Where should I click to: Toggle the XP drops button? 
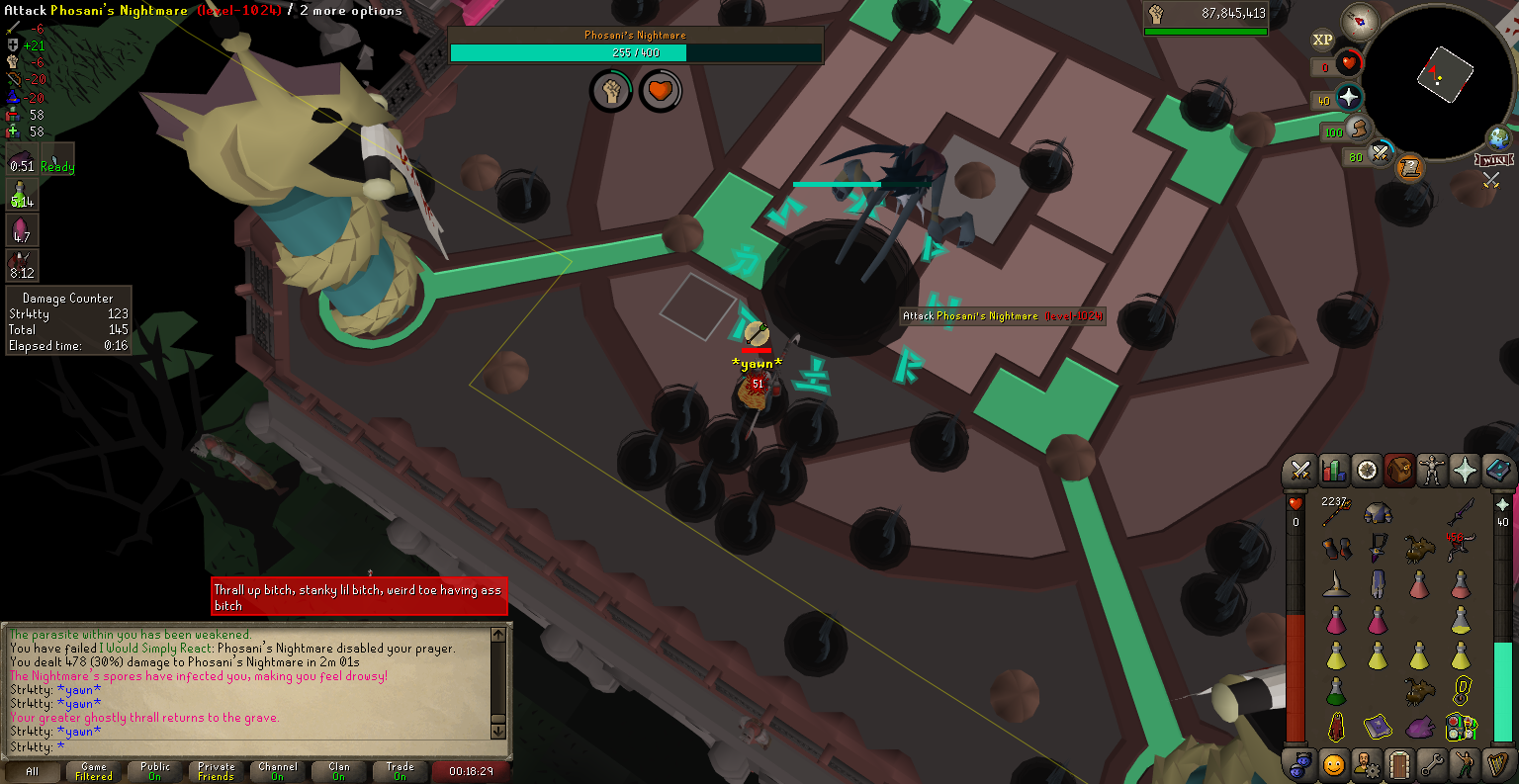pos(1322,41)
